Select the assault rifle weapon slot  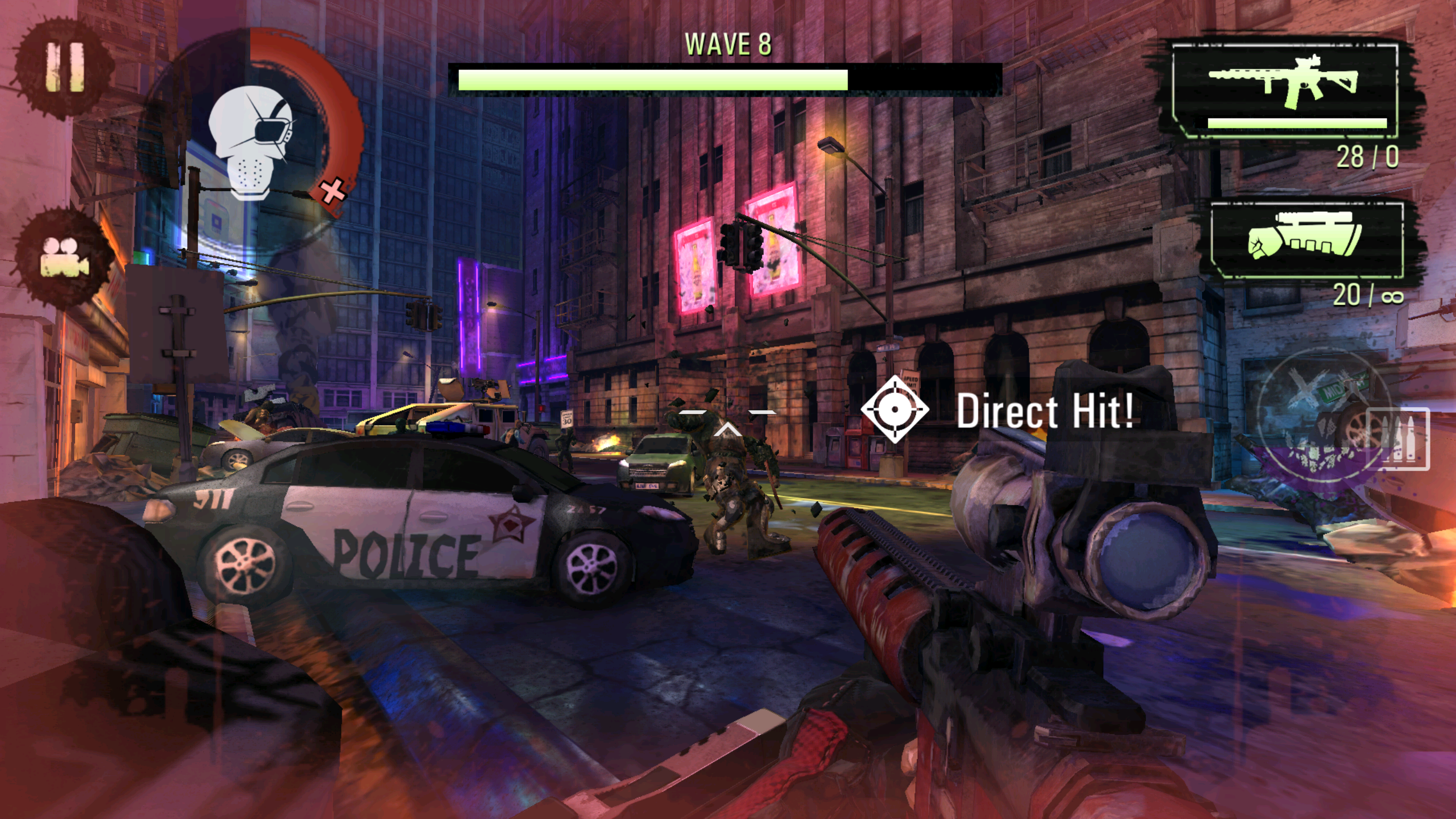1285,90
